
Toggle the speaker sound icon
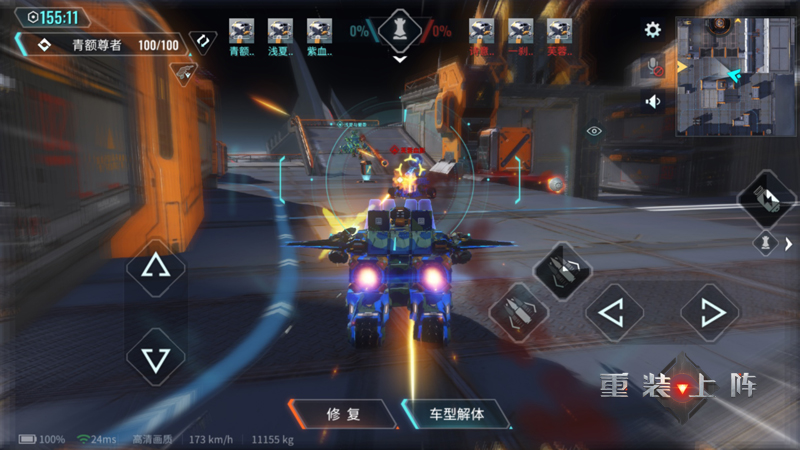click(x=653, y=101)
